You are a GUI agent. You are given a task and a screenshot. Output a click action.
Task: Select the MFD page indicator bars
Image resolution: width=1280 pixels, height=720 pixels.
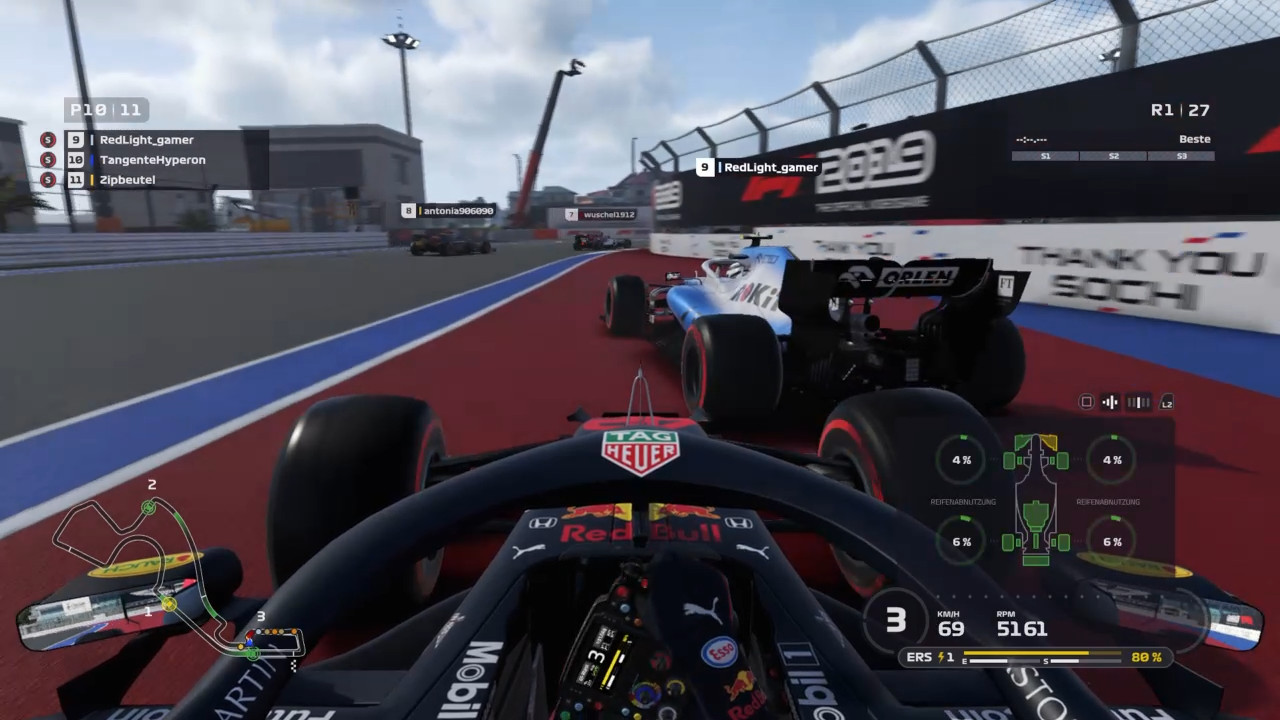click(1138, 402)
